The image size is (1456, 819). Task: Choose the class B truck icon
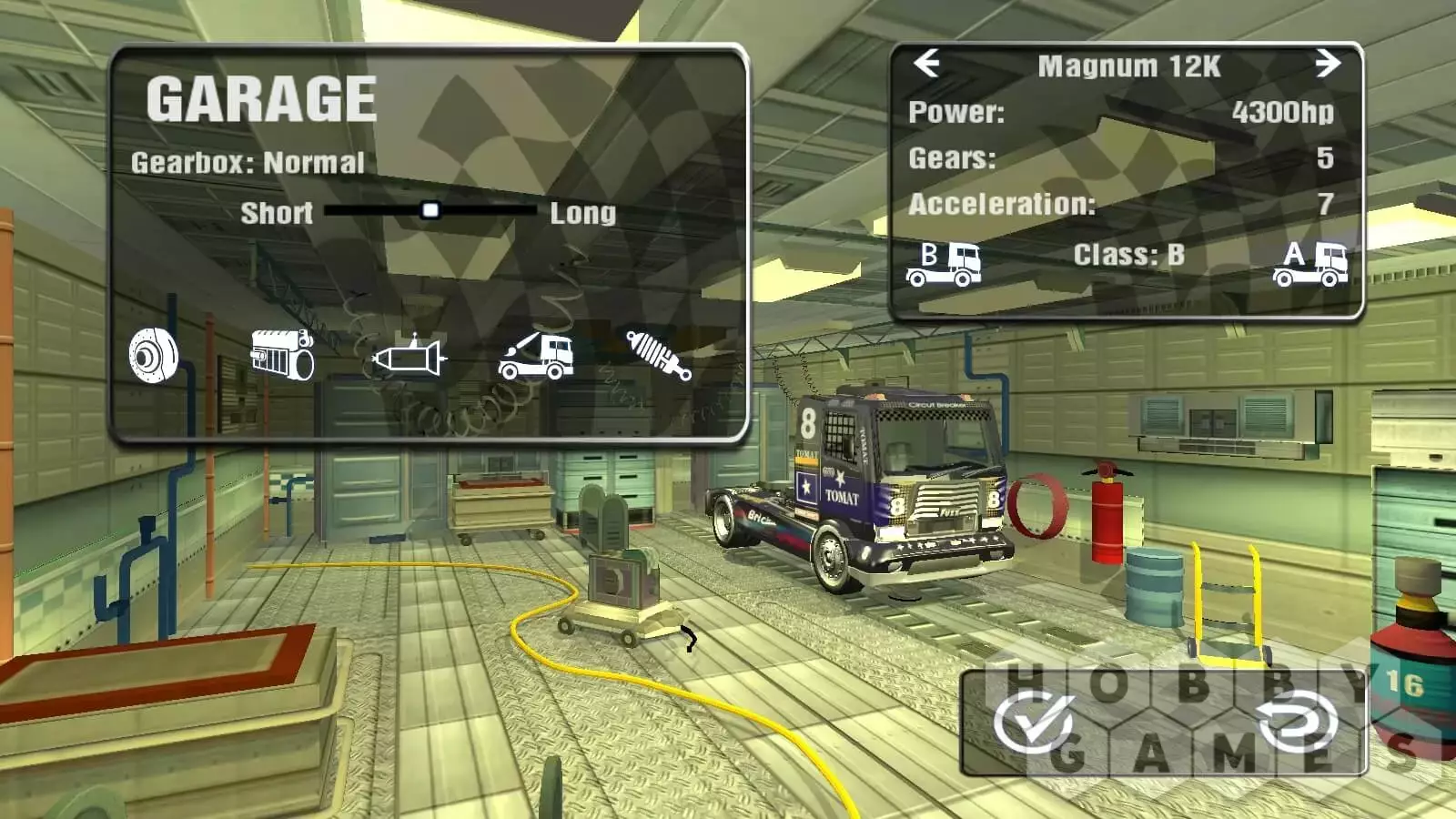tap(944, 264)
